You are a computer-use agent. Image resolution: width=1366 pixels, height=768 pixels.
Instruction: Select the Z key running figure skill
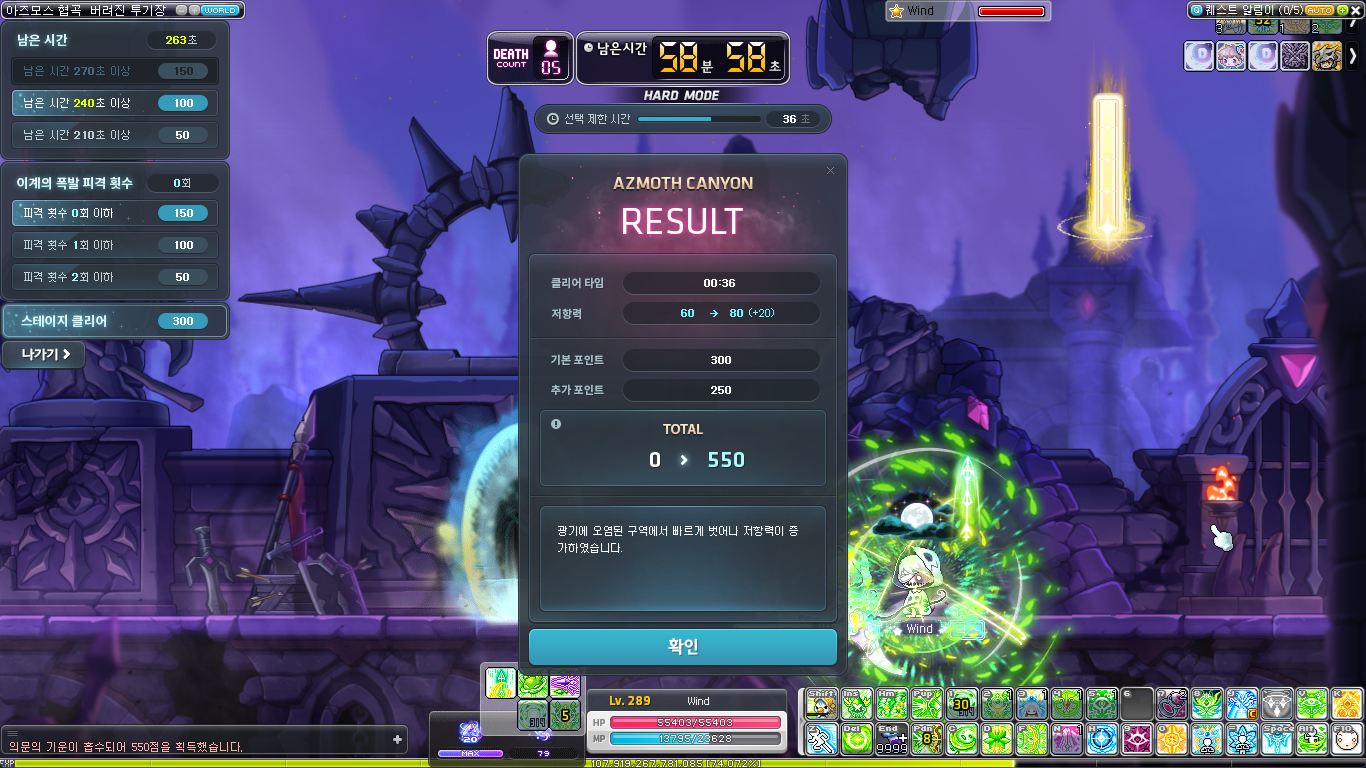821,739
